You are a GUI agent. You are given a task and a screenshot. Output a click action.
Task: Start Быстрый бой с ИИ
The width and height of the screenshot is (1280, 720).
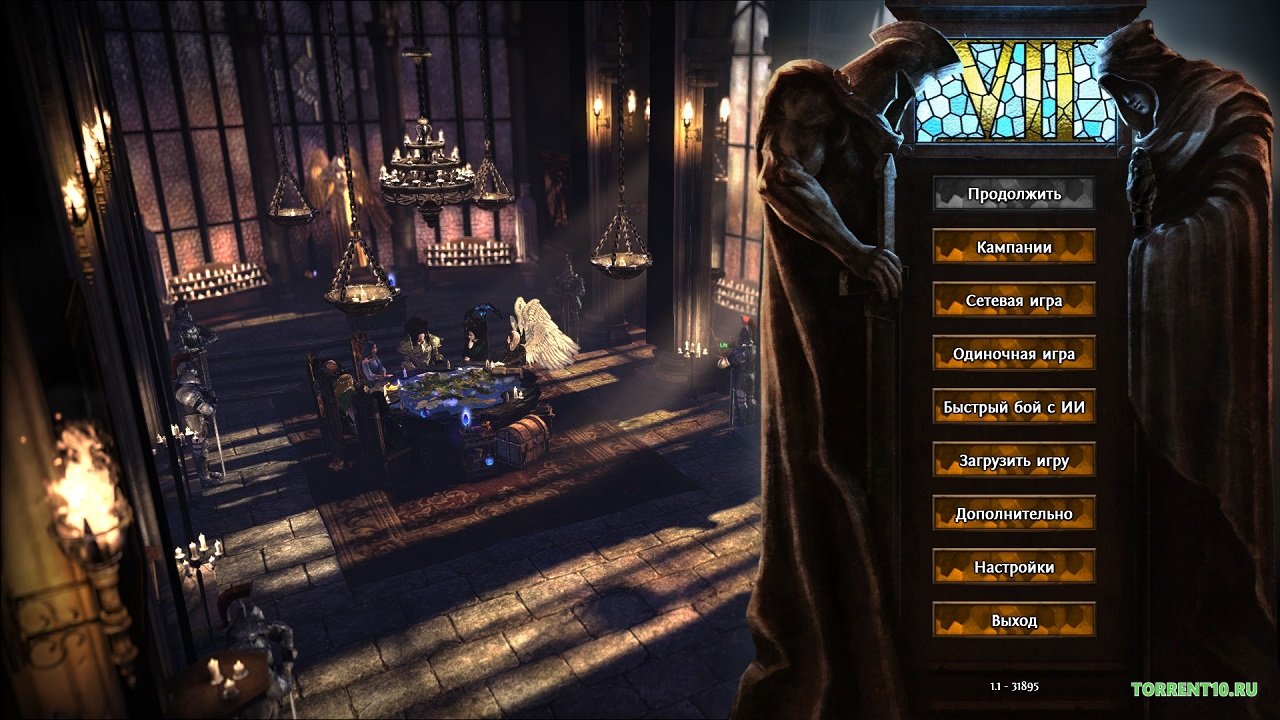[1014, 407]
